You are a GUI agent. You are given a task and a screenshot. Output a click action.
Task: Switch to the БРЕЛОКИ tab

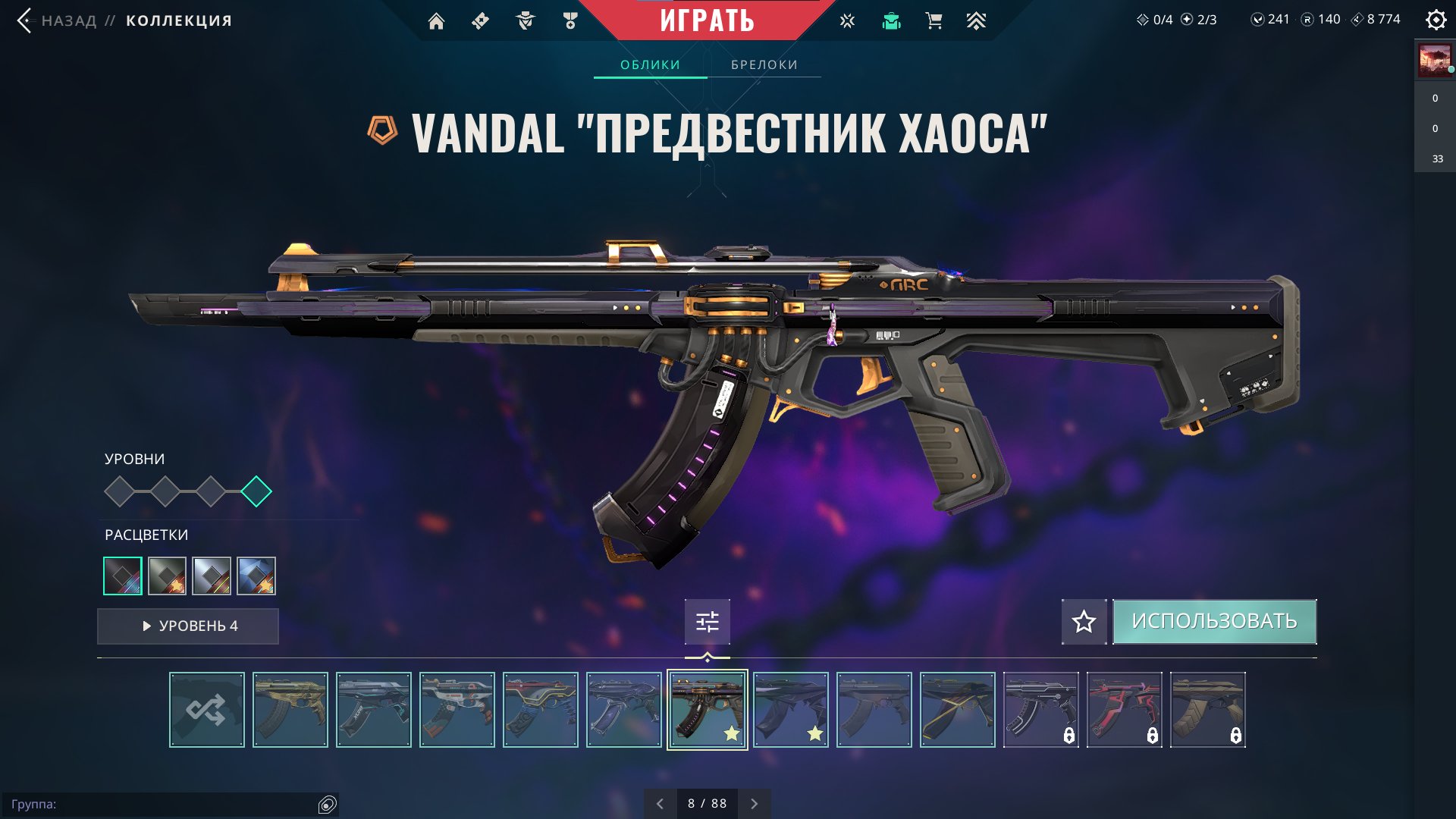[764, 64]
